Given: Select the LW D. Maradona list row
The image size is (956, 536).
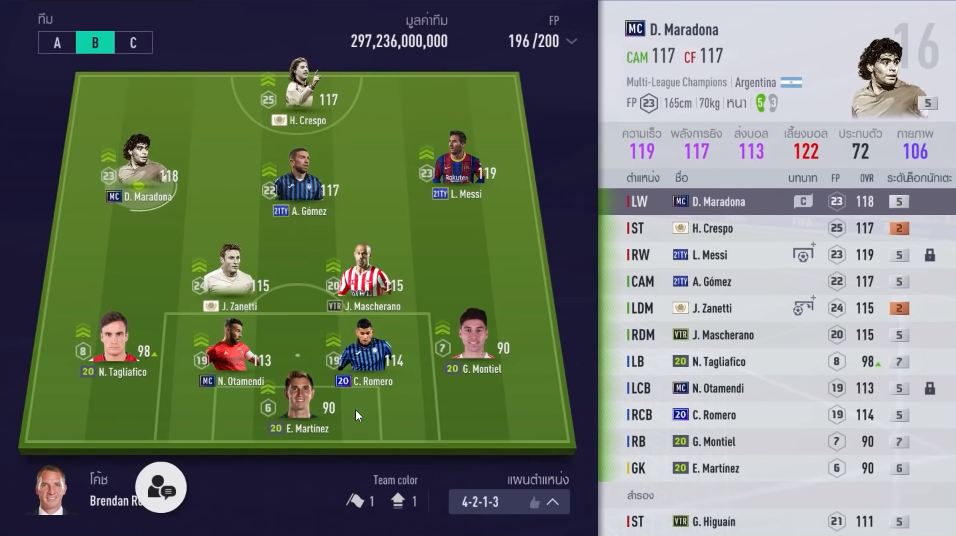Looking at the screenshot, I should 776,201.
